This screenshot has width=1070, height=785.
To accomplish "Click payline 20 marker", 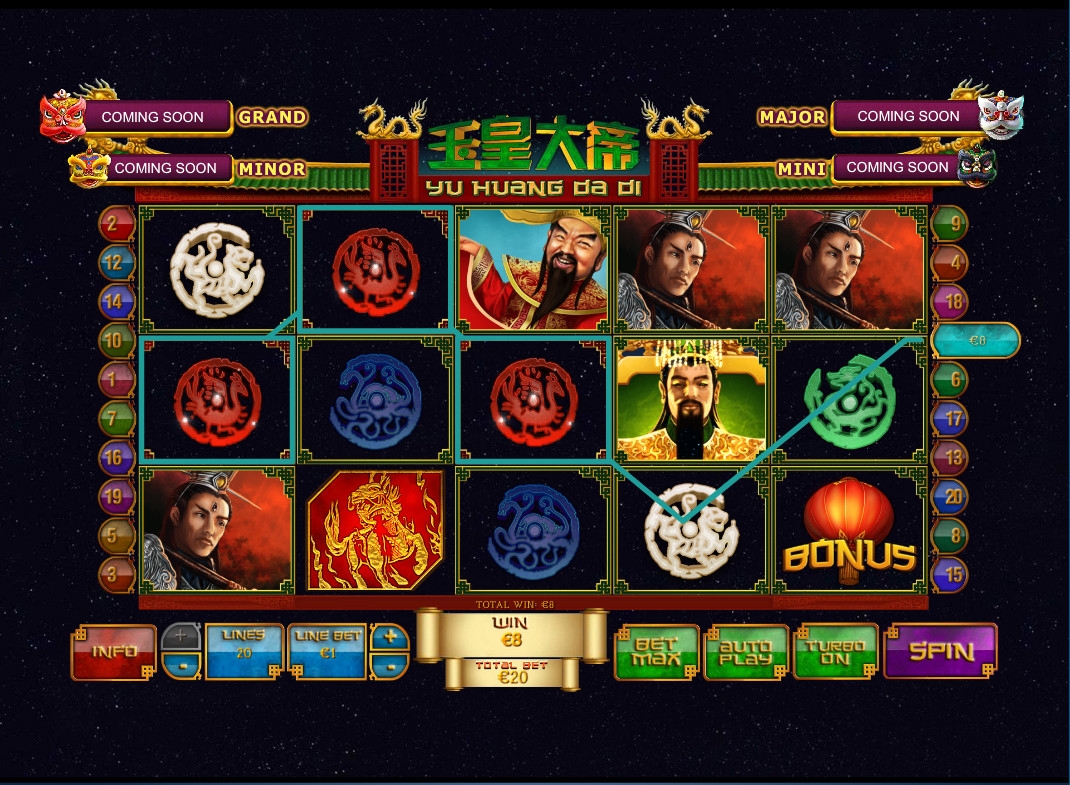I will (x=949, y=497).
